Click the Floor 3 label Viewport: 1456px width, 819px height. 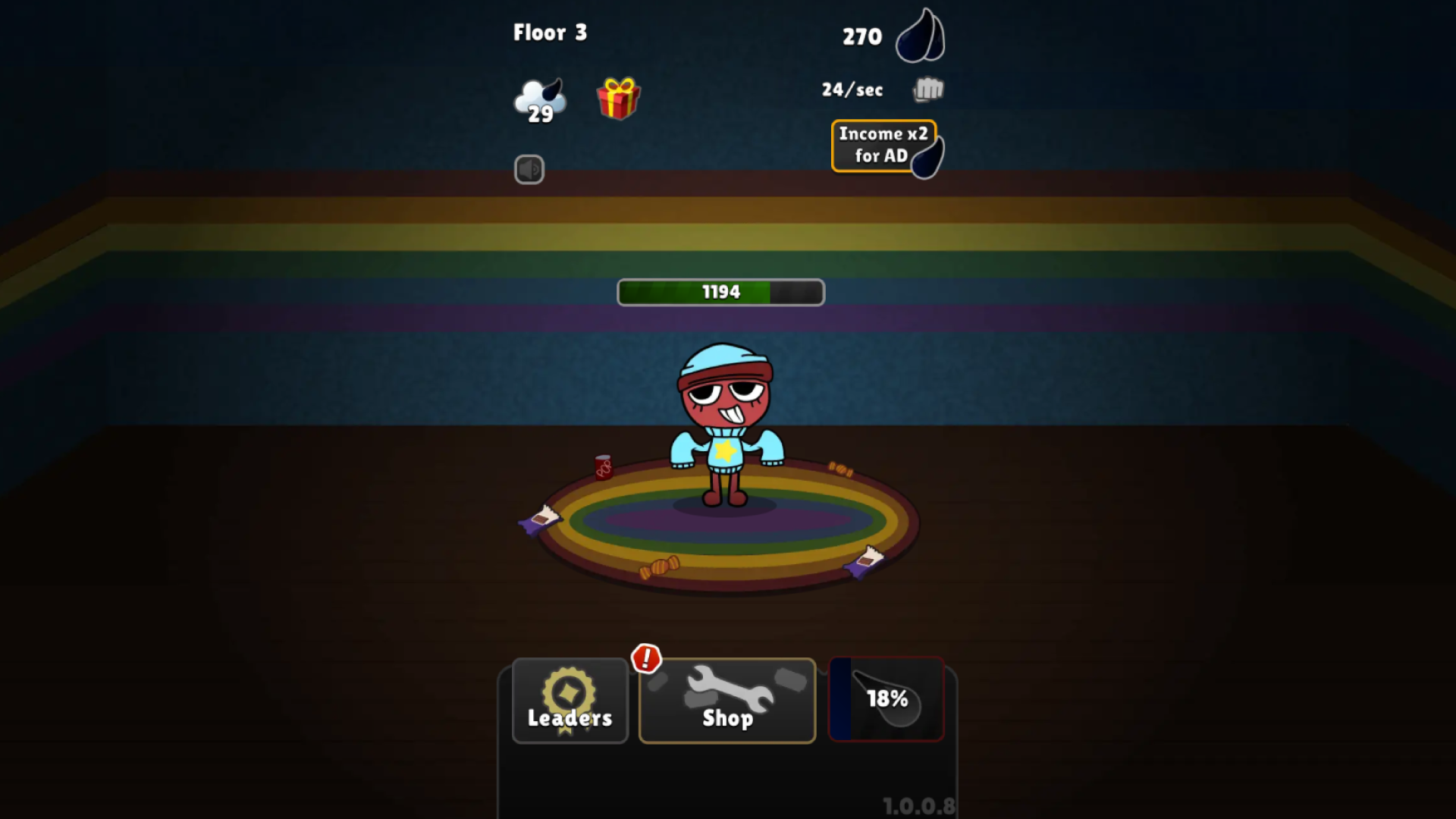point(551,33)
